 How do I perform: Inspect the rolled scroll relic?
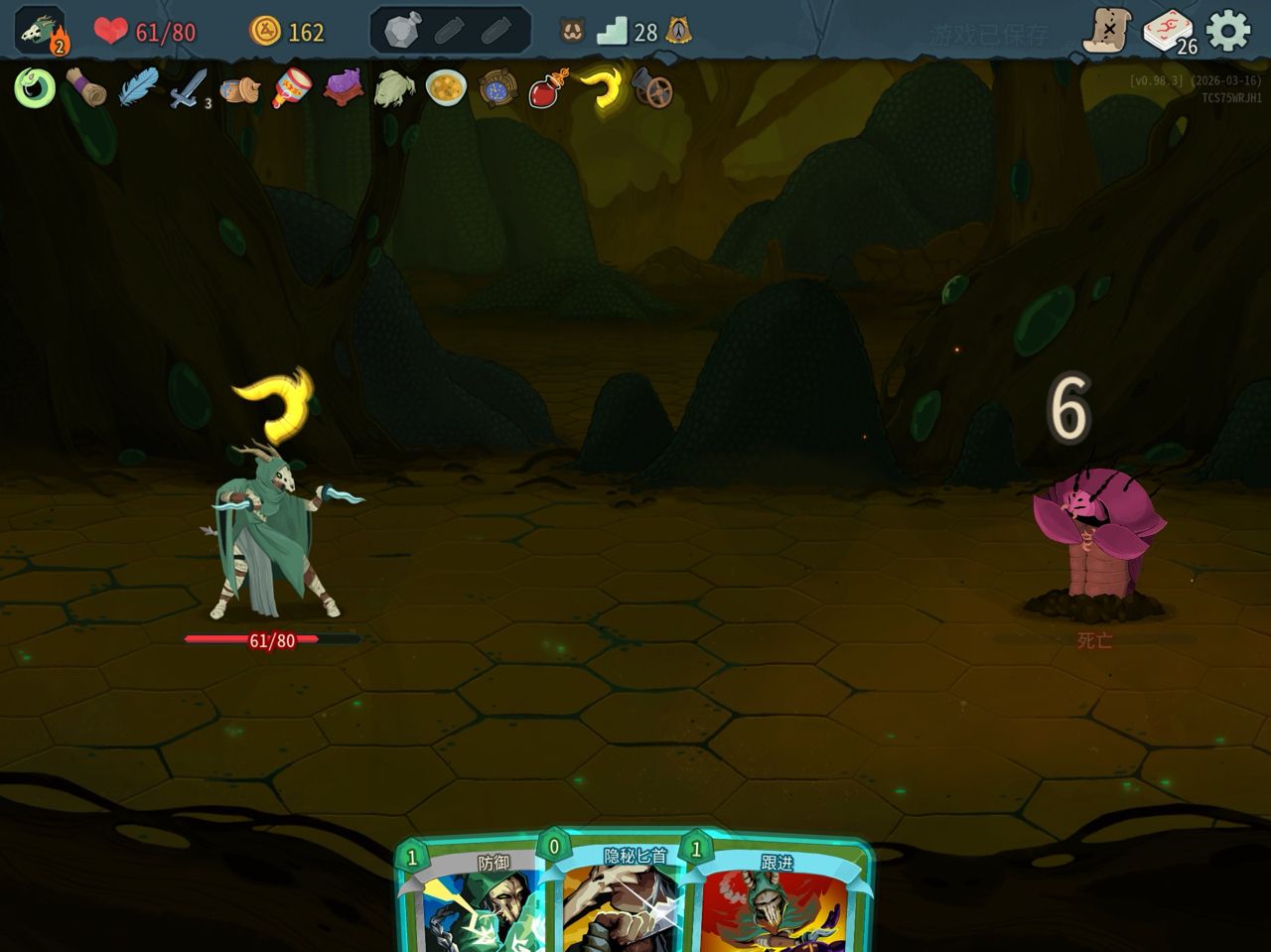pyautogui.click(x=86, y=88)
